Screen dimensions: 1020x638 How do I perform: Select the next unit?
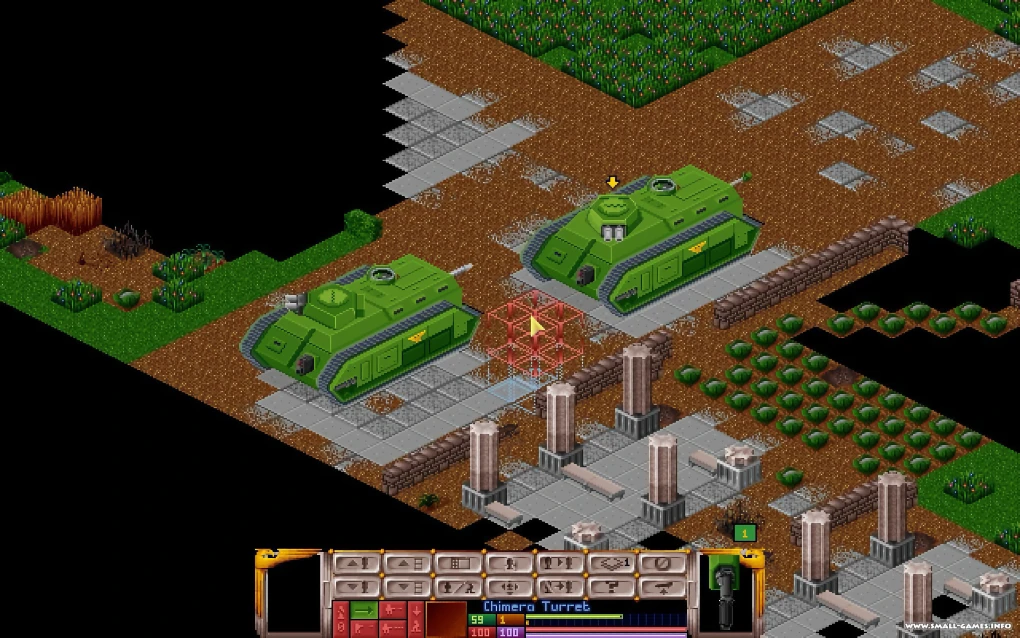point(563,563)
